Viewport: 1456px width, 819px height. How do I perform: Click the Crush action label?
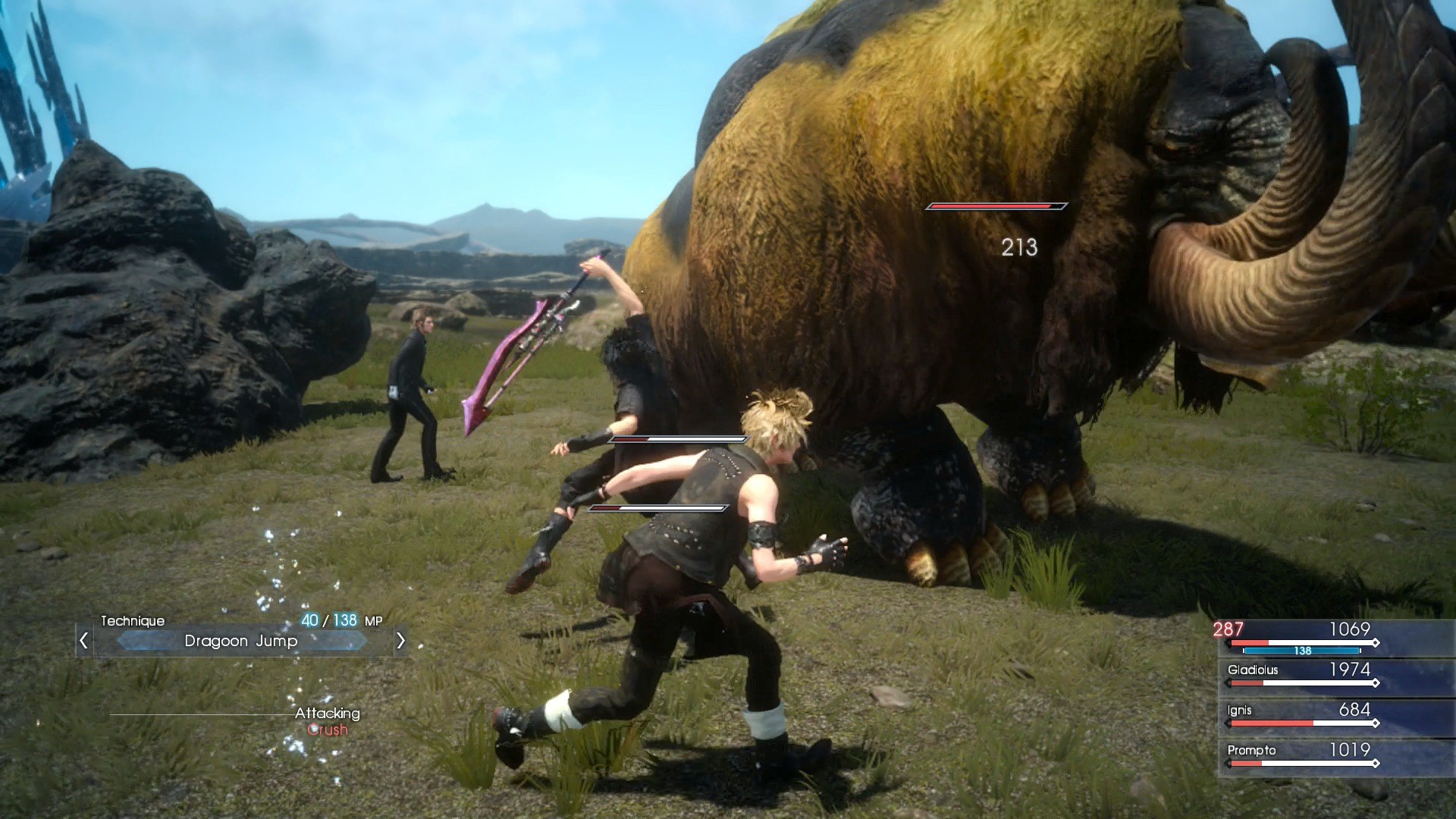pos(326,730)
